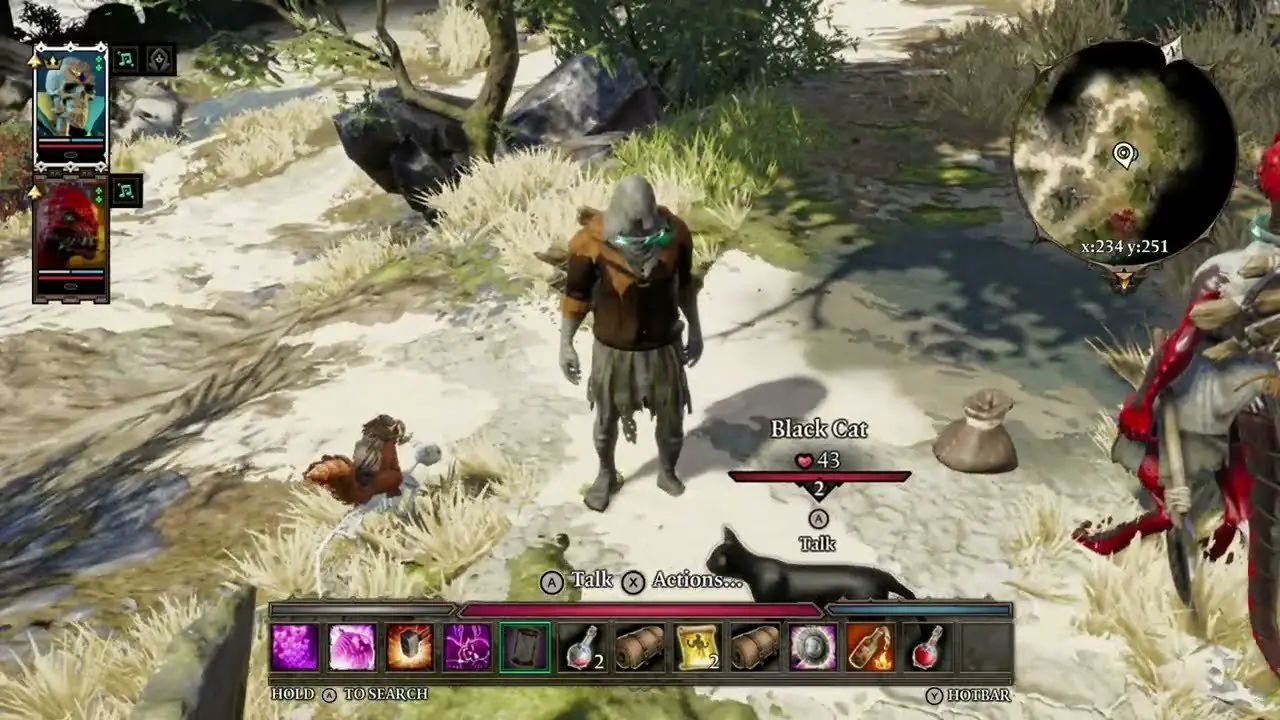Activate the glowing round shield skill
This screenshot has width=1280, height=720.
pos(813,647)
